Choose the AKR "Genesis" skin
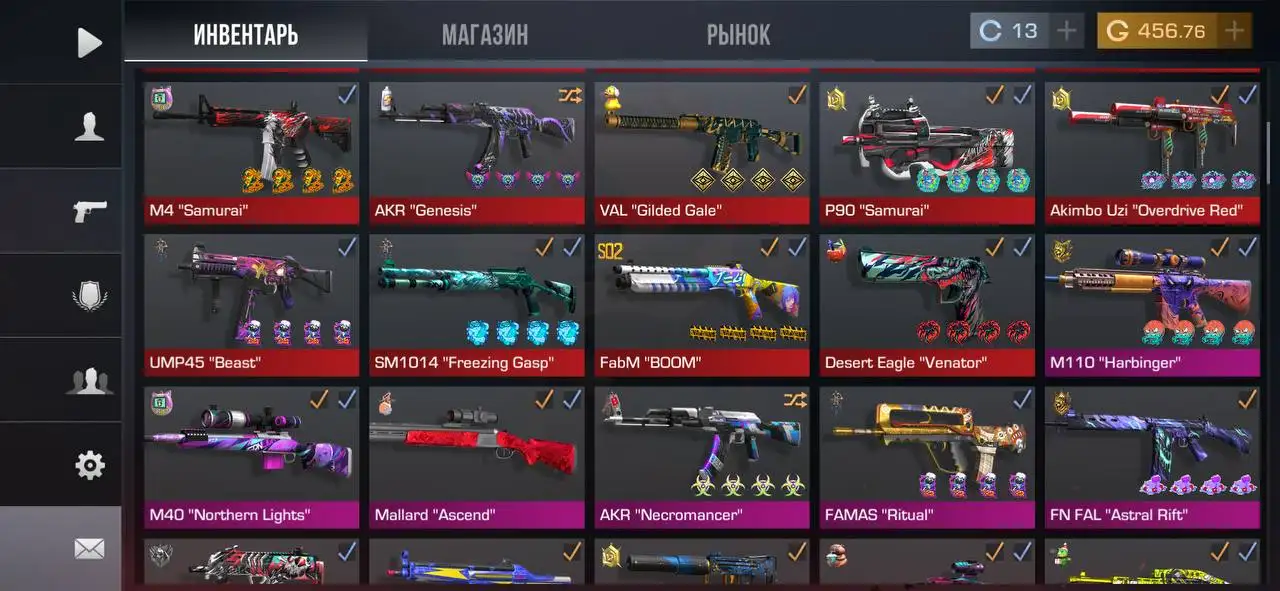 click(x=476, y=150)
